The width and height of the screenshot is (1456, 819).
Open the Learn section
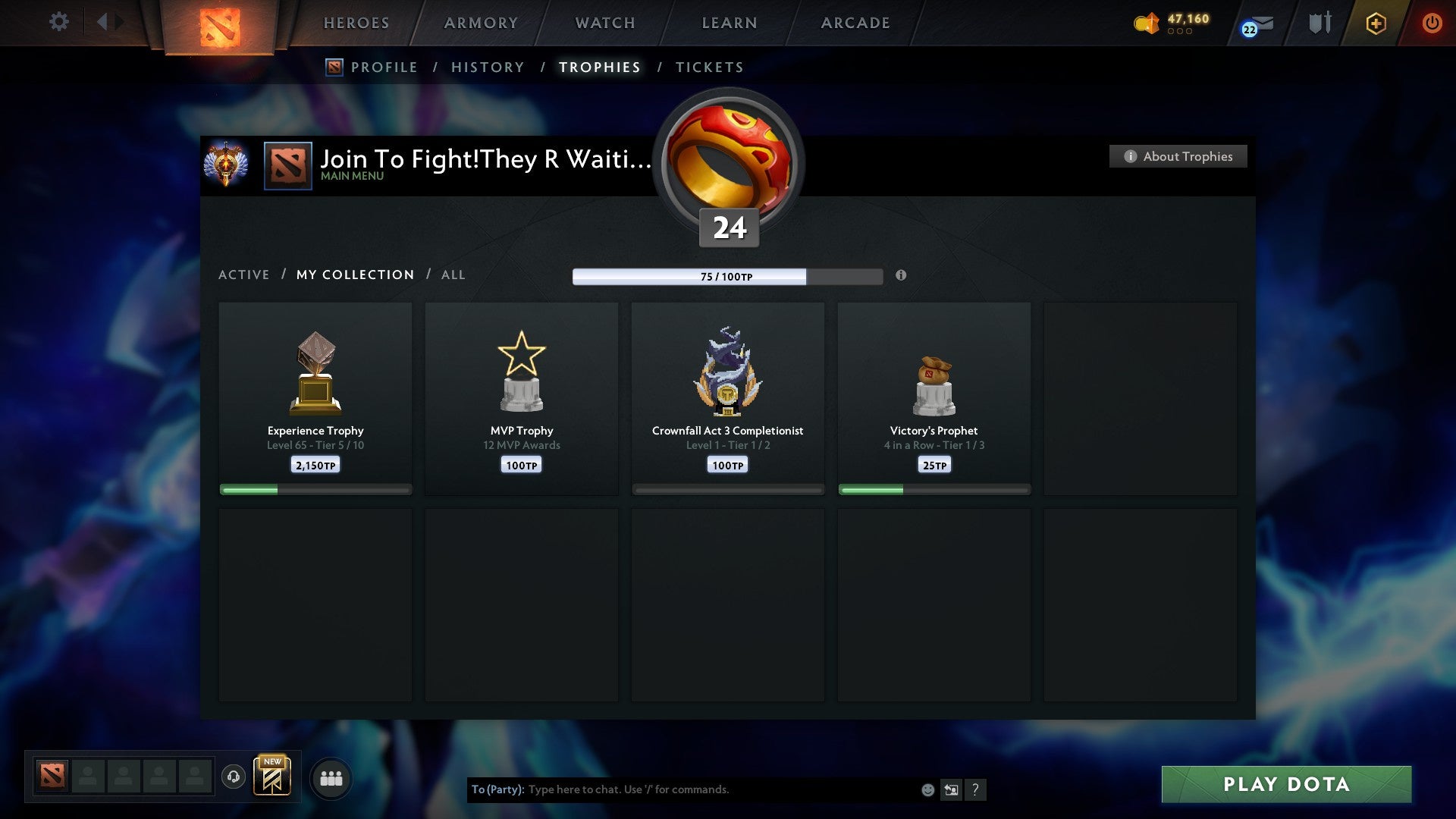tap(727, 23)
